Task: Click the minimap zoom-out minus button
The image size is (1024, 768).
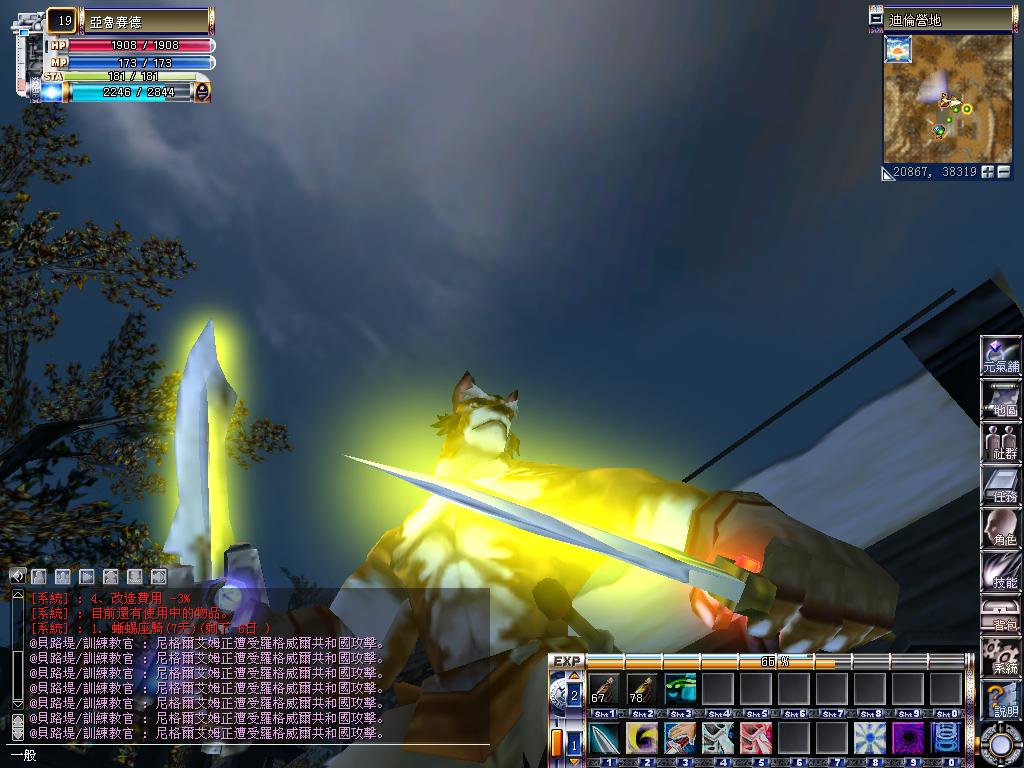Action: coord(1003,172)
